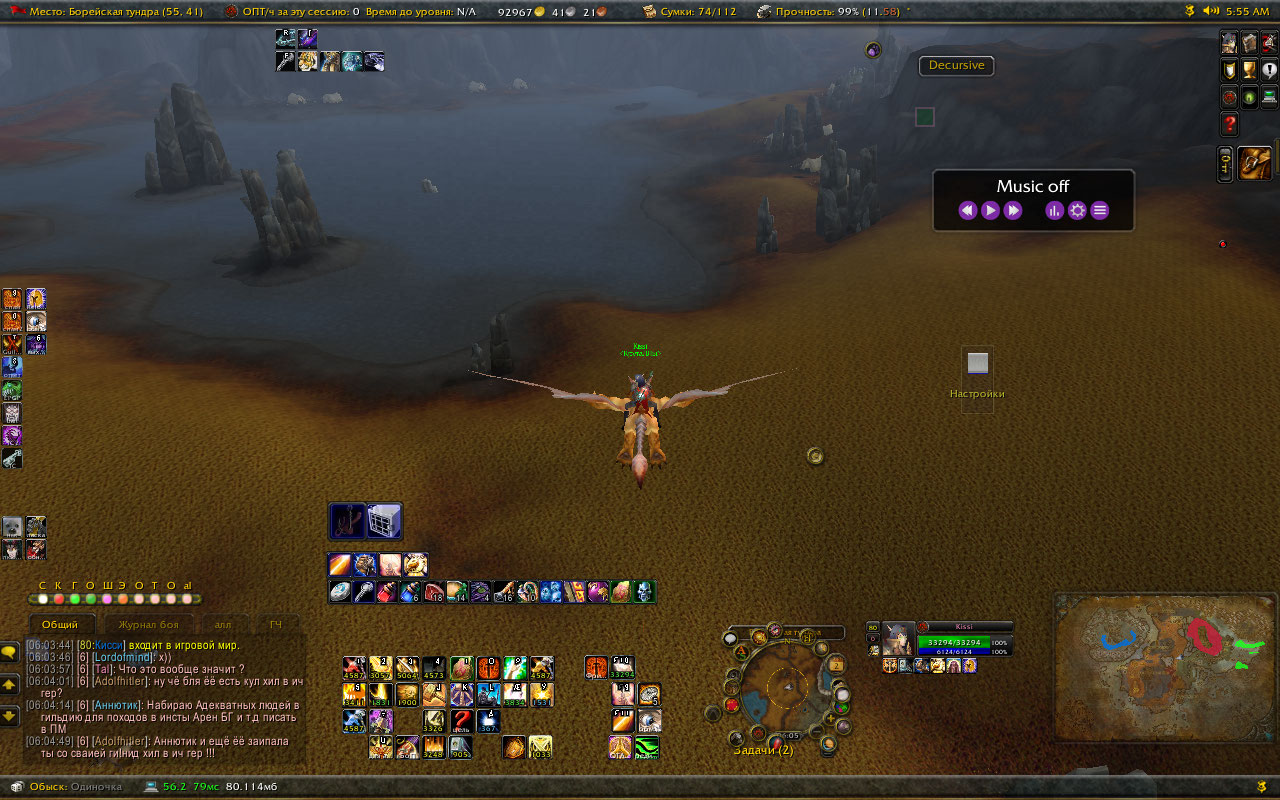Click the circular minimap
The height and width of the screenshot is (800, 1280).
pos(789,688)
